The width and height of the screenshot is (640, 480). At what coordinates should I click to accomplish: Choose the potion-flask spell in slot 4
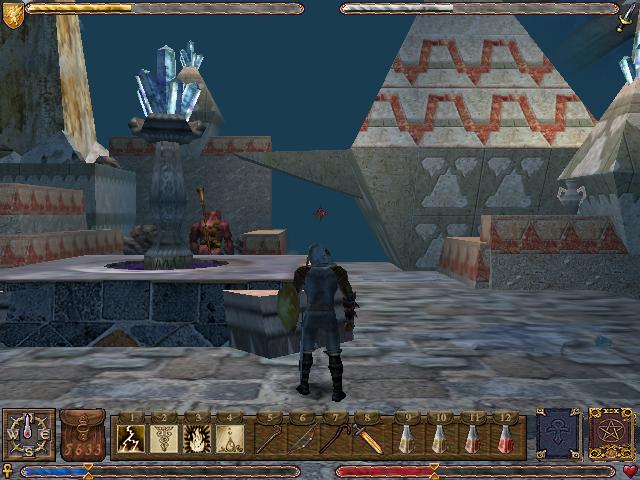click(229, 437)
